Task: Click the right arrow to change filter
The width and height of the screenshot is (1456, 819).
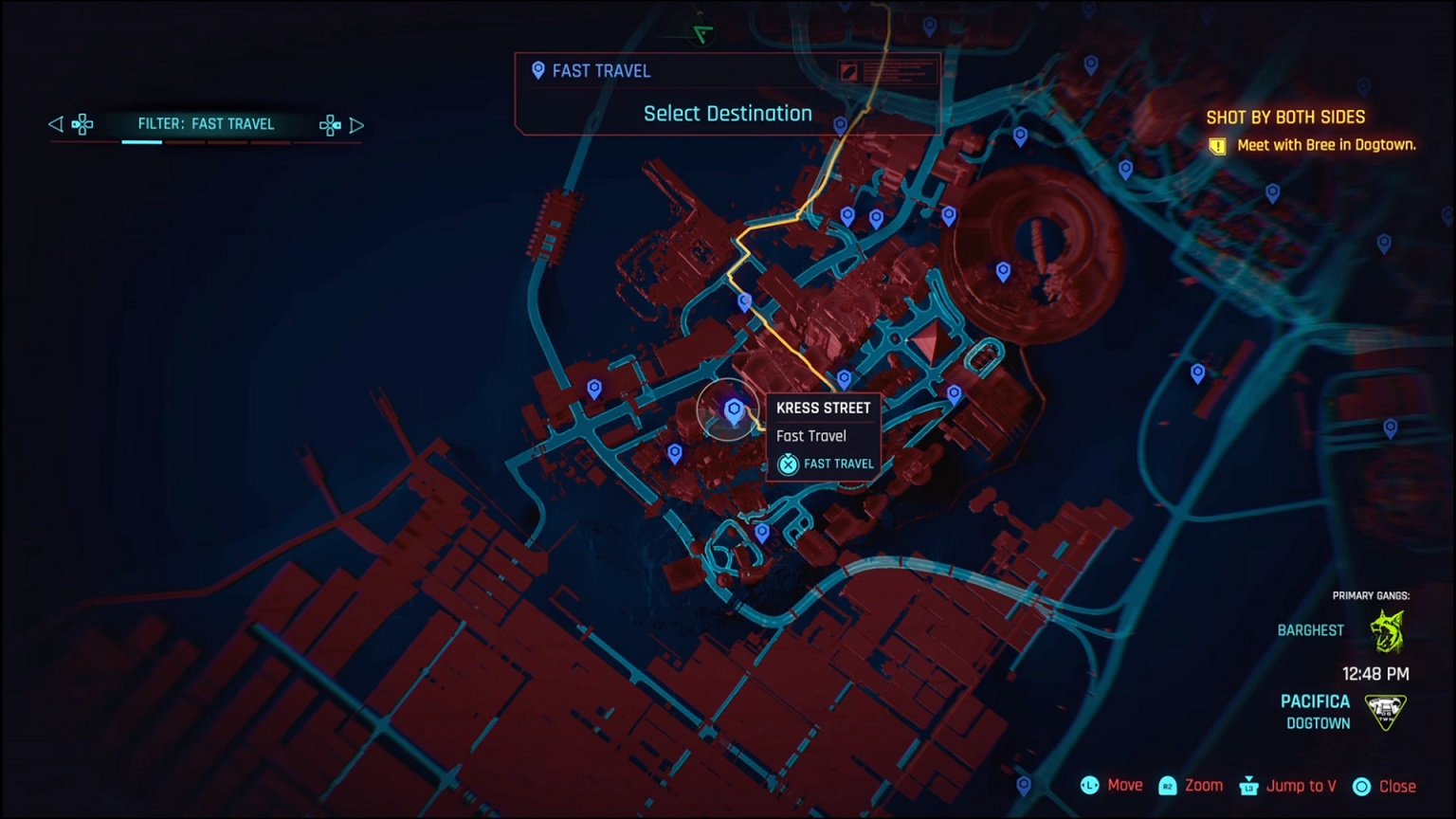Action: click(x=358, y=124)
